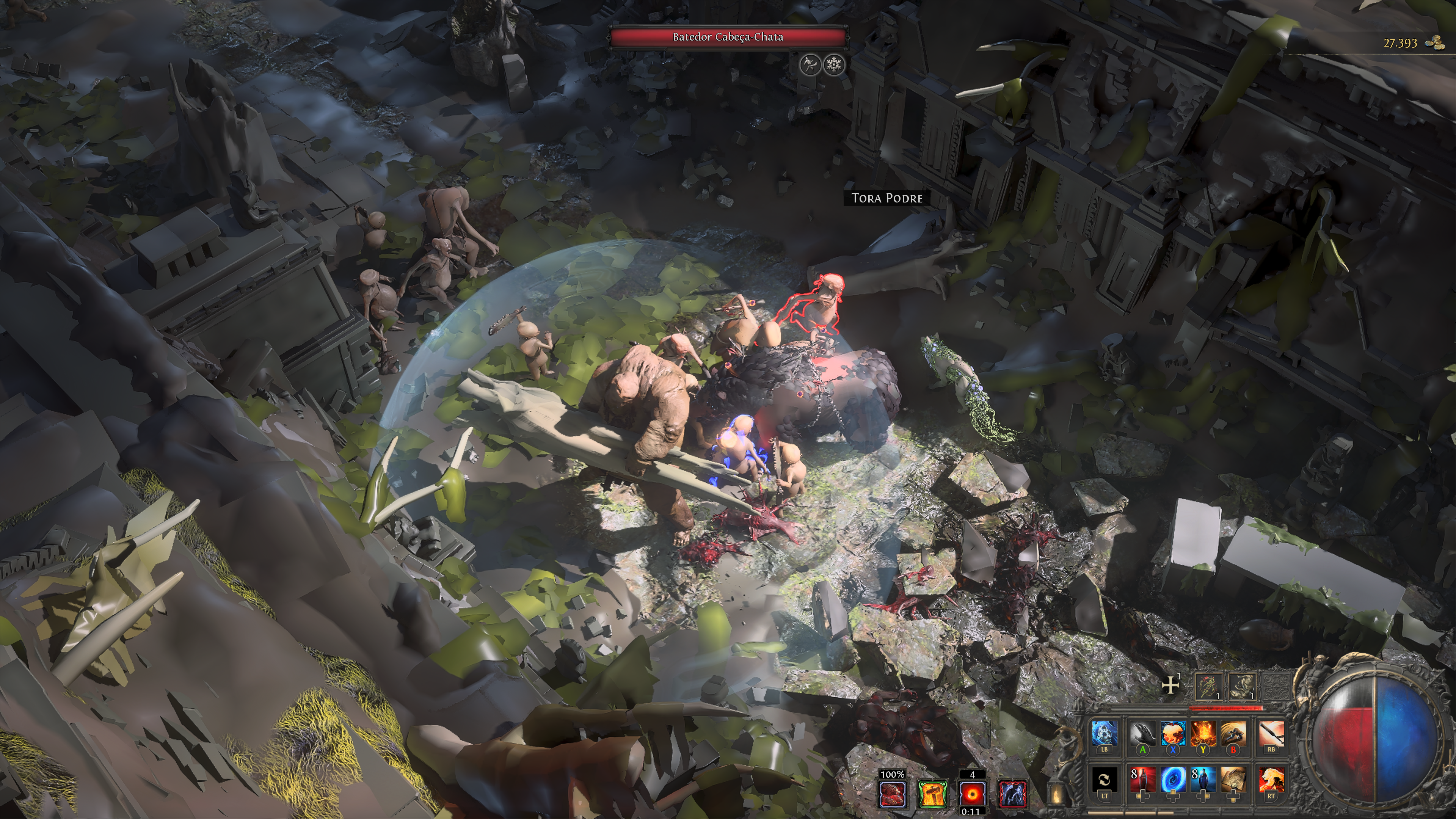1456x819 pixels.
Task: Open the blue swirling portal
Action: point(1173,780)
